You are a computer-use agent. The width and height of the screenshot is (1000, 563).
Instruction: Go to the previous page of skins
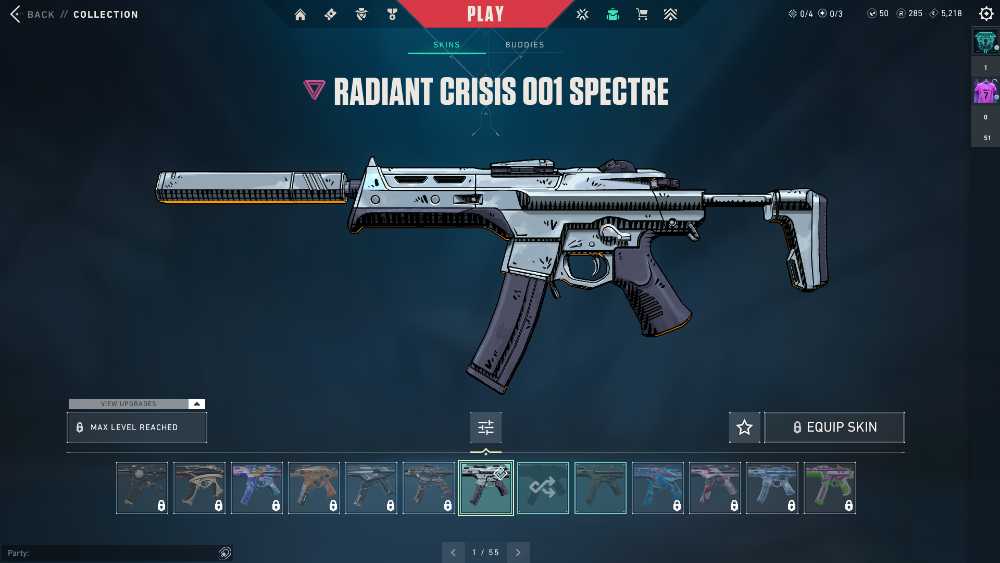(454, 552)
